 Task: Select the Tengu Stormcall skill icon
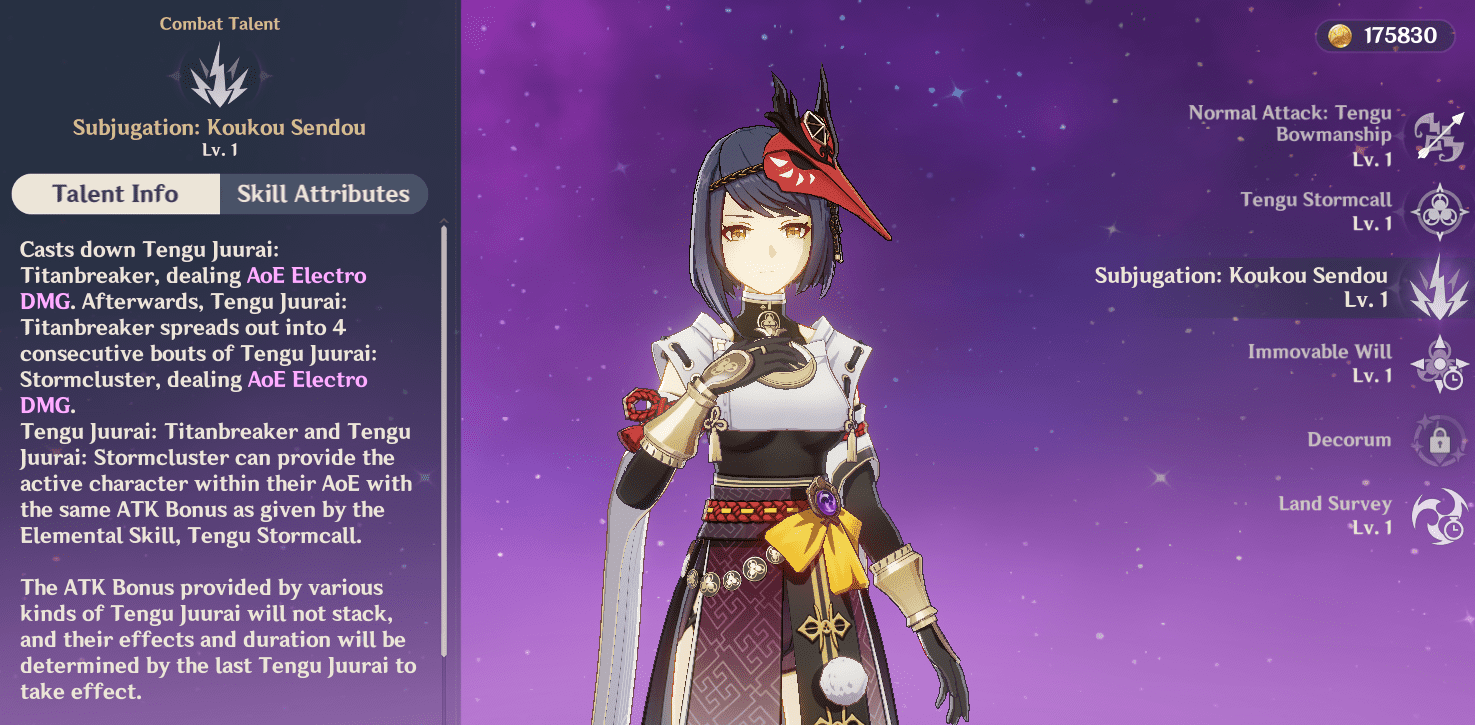[1438, 211]
